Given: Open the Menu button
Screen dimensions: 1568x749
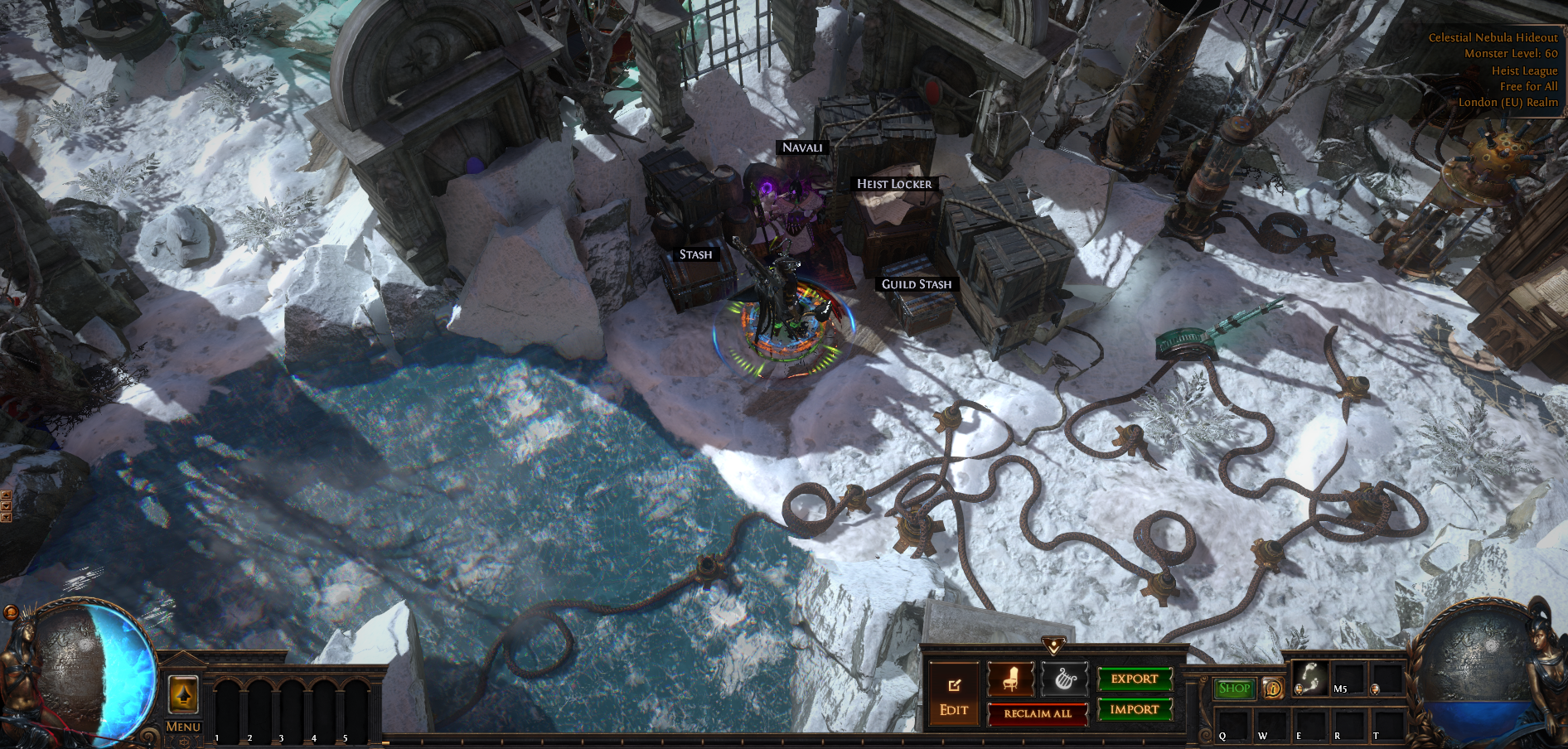Looking at the screenshot, I should pos(183,727).
